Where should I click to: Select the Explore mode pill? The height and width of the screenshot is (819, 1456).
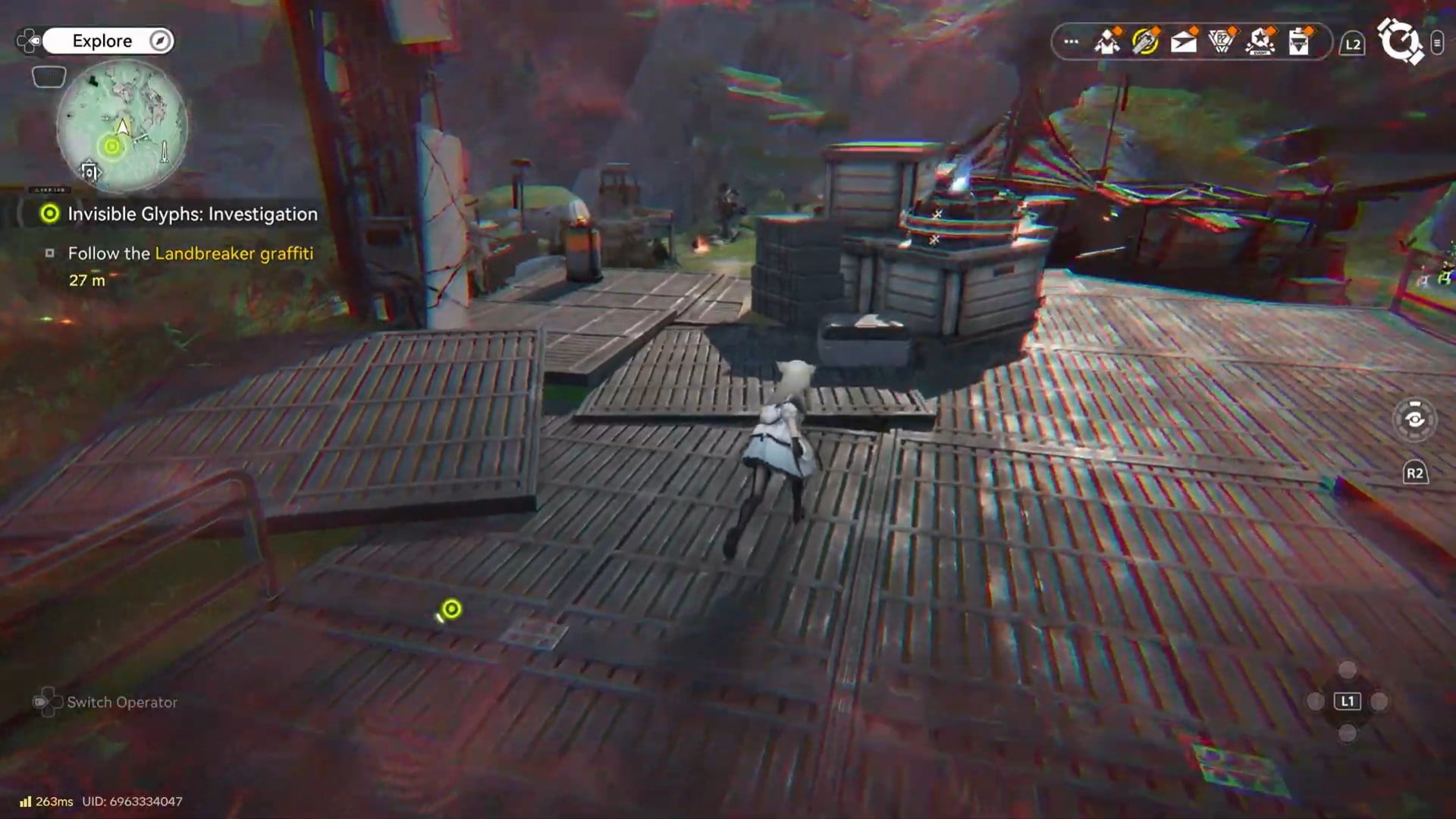pos(102,41)
